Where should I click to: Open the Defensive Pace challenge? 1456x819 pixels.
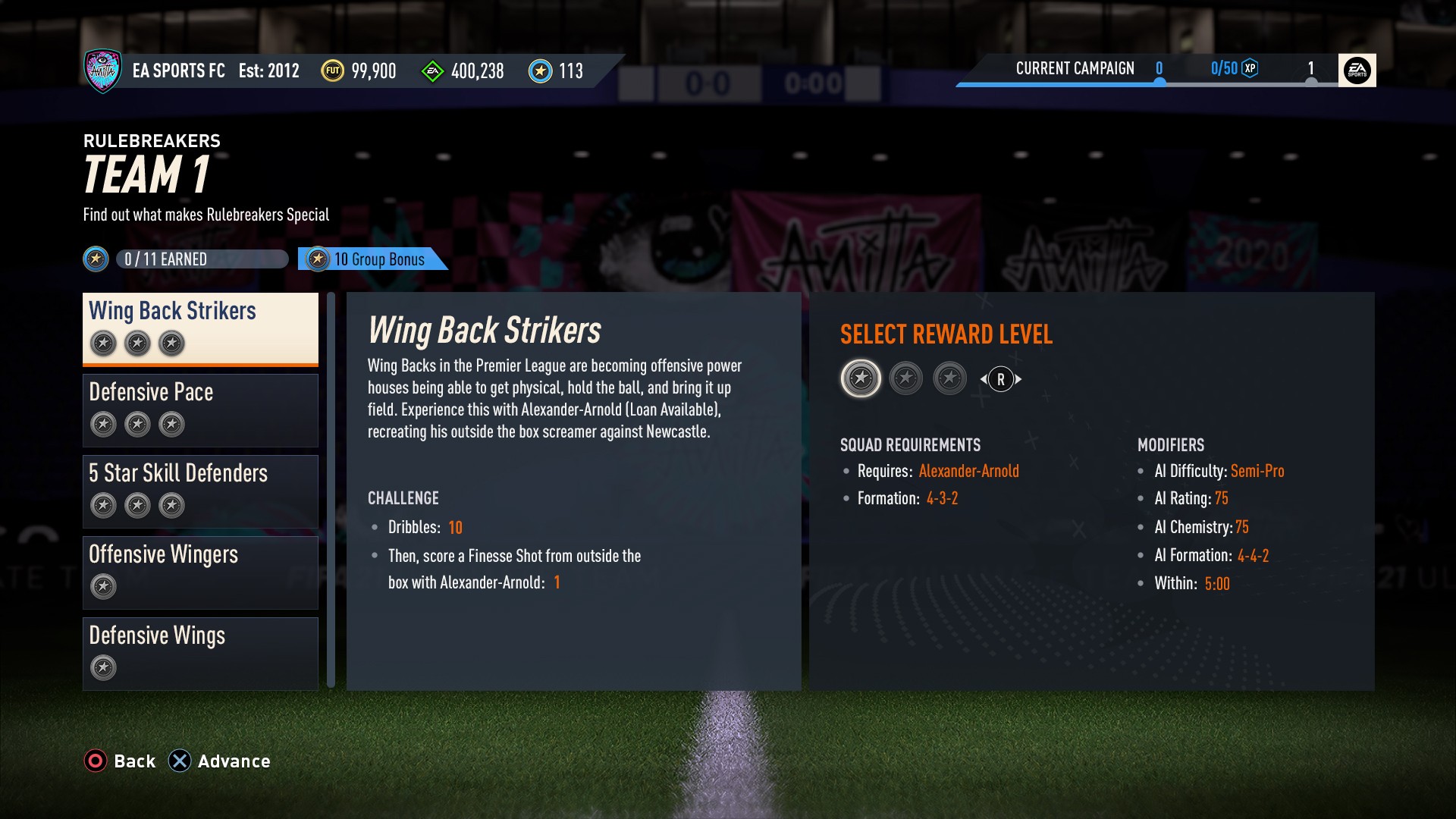click(x=200, y=409)
